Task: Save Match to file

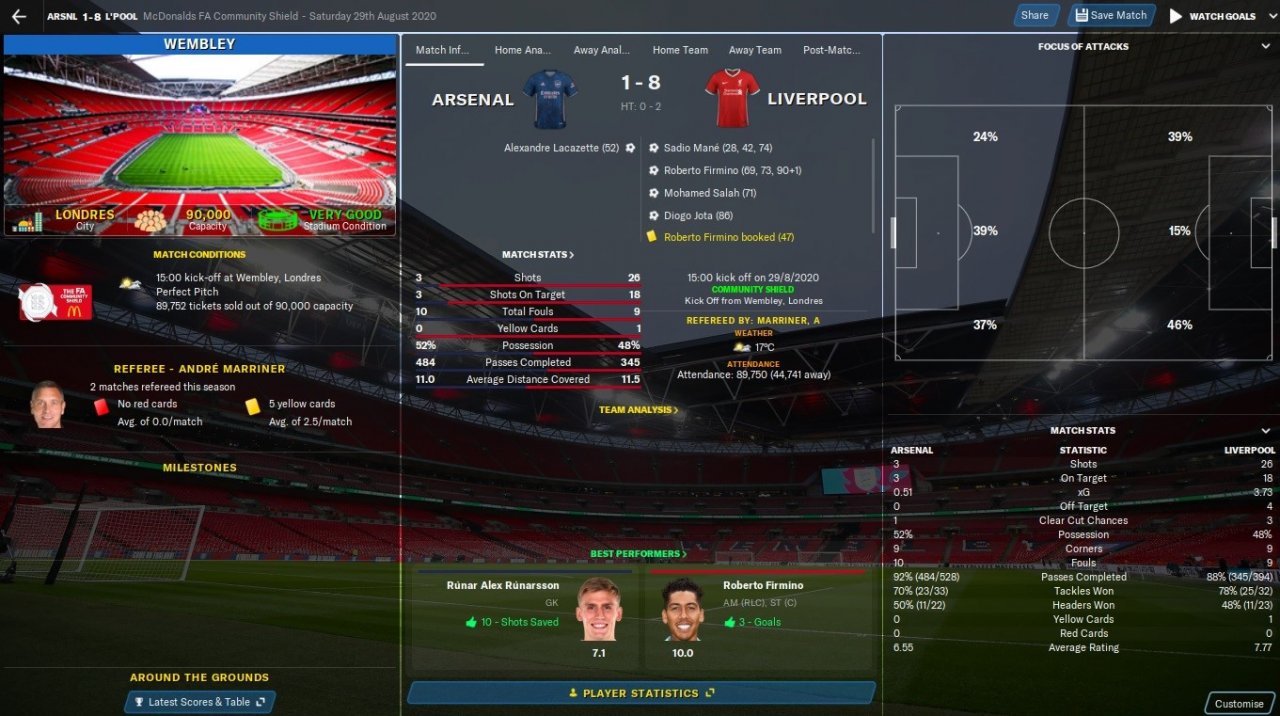Action: [1110, 15]
